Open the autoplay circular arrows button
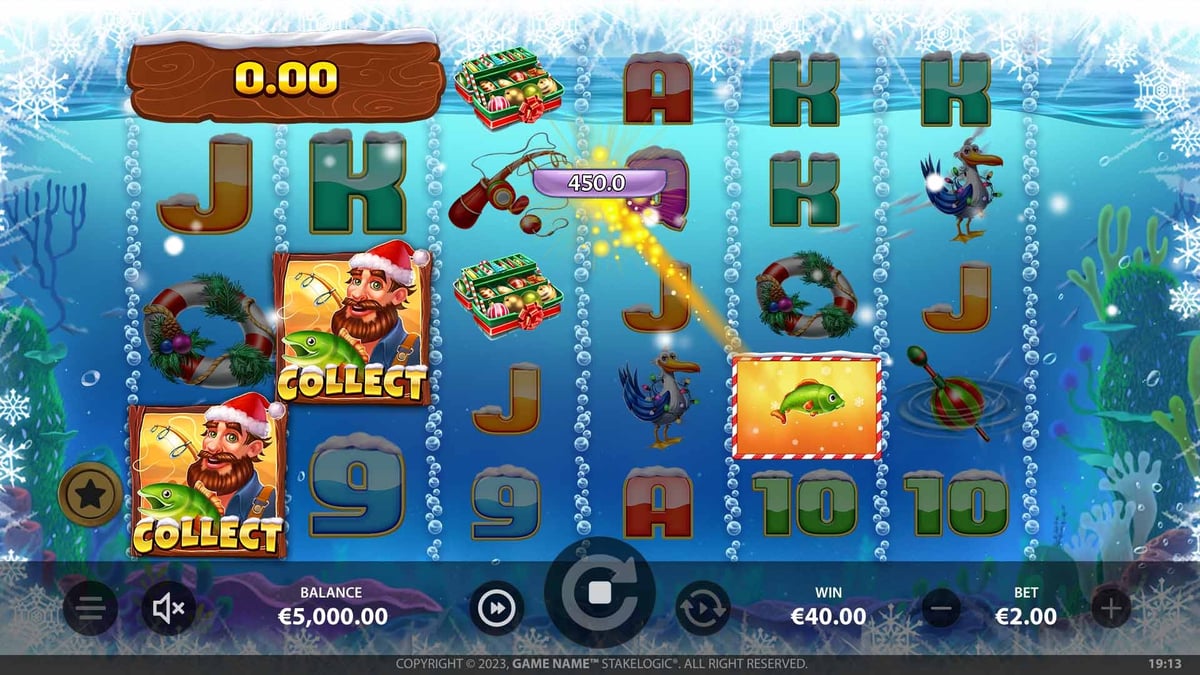 point(703,608)
